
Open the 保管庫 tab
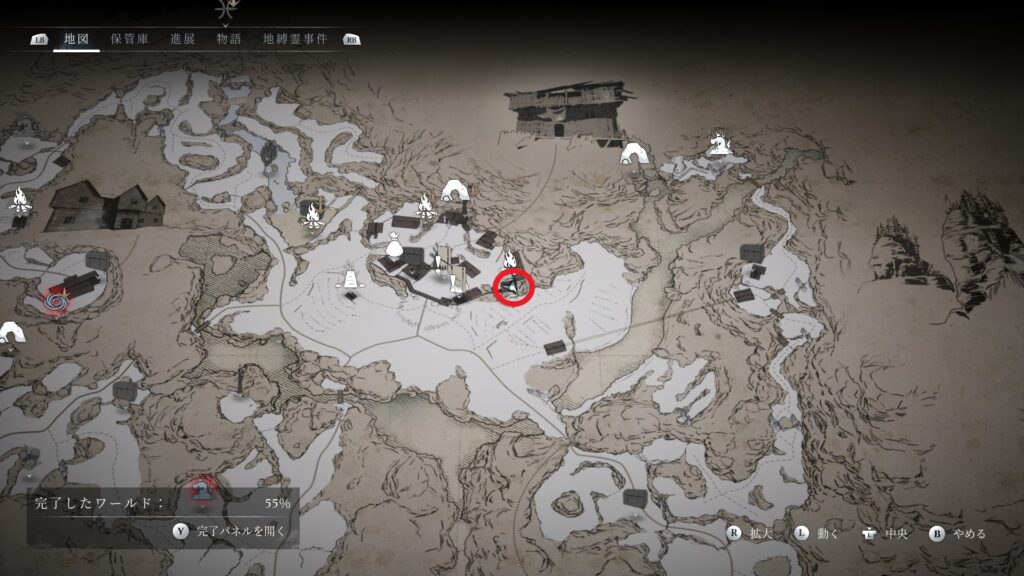129,40
